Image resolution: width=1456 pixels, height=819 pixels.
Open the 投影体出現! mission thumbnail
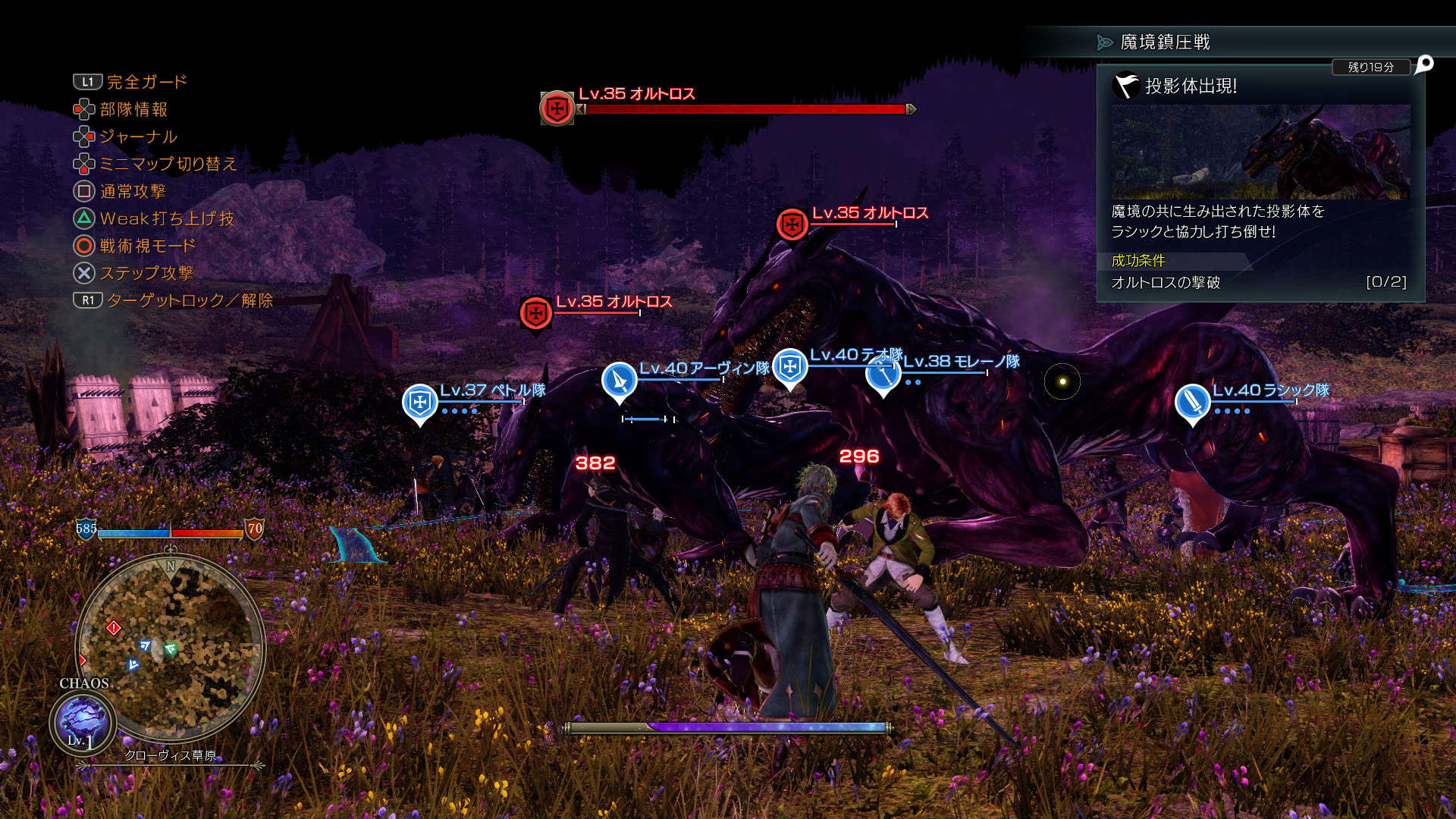(1260, 152)
